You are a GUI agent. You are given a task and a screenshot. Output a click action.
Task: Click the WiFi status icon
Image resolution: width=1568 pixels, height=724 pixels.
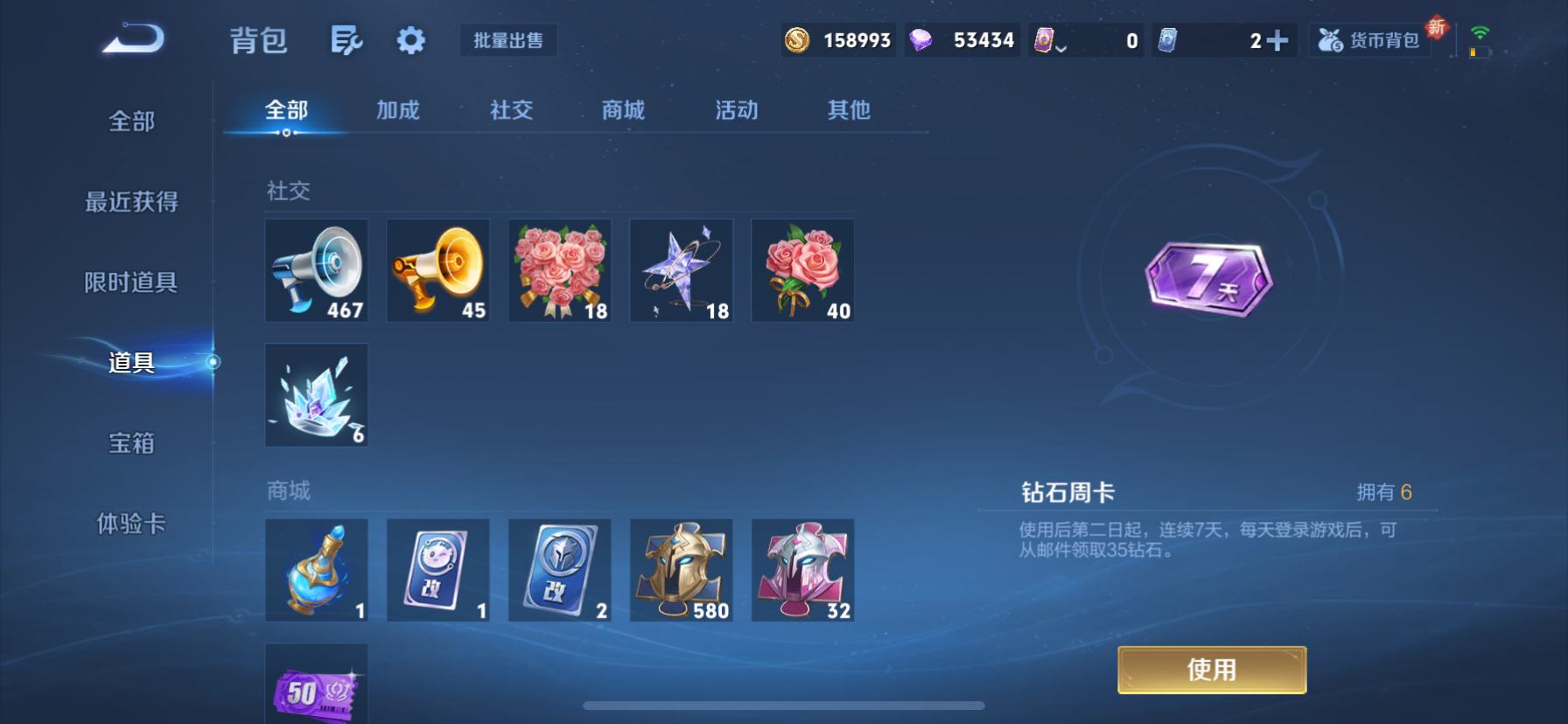coord(1480,33)
